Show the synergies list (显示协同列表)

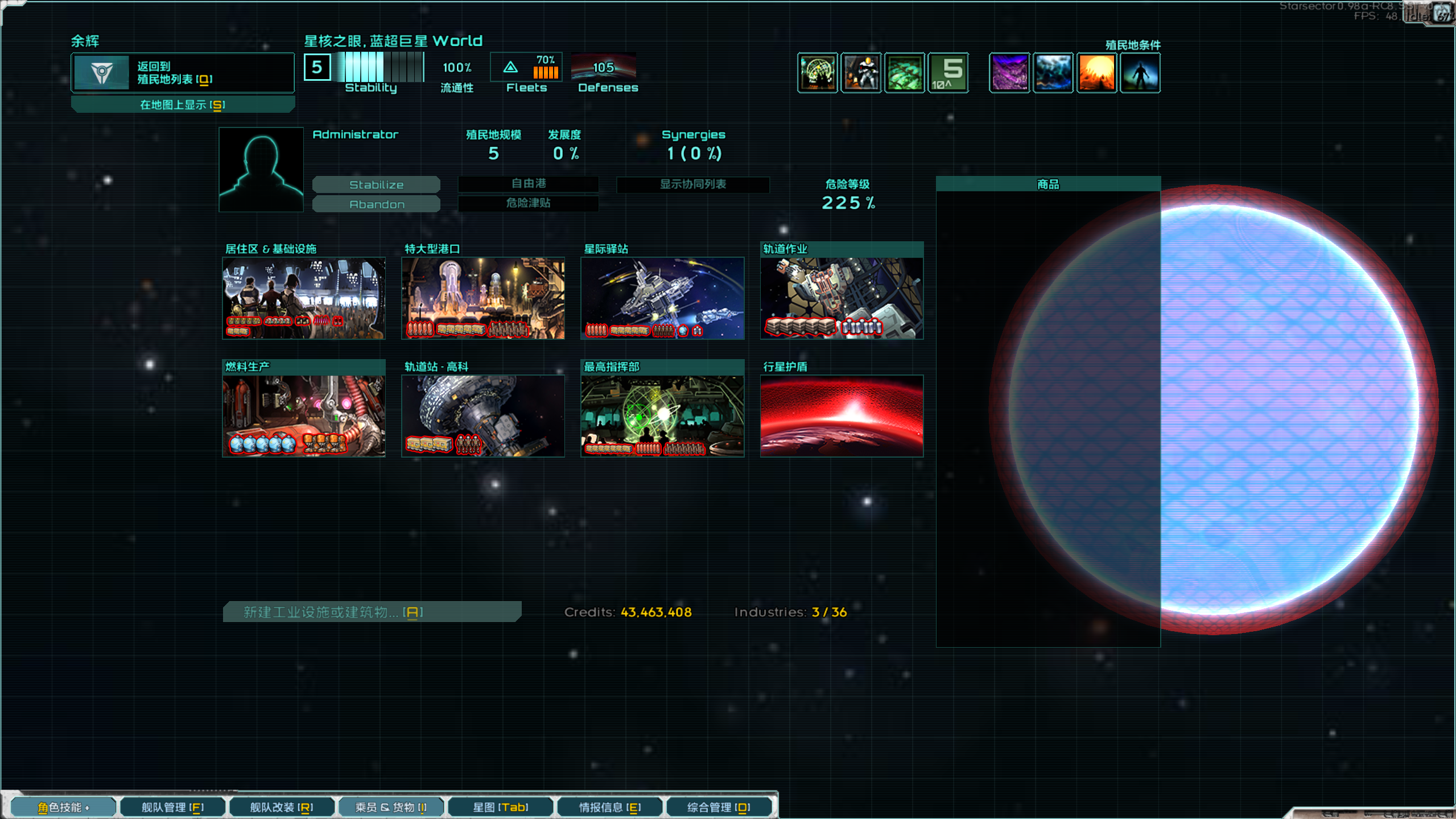tap(692, 184)
